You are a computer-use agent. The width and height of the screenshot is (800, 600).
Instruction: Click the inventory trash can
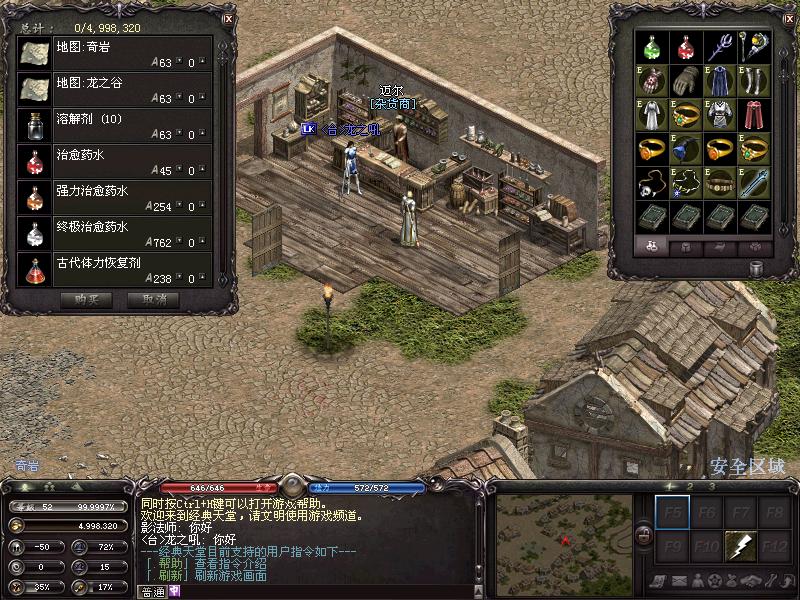[x=754, y=269]
